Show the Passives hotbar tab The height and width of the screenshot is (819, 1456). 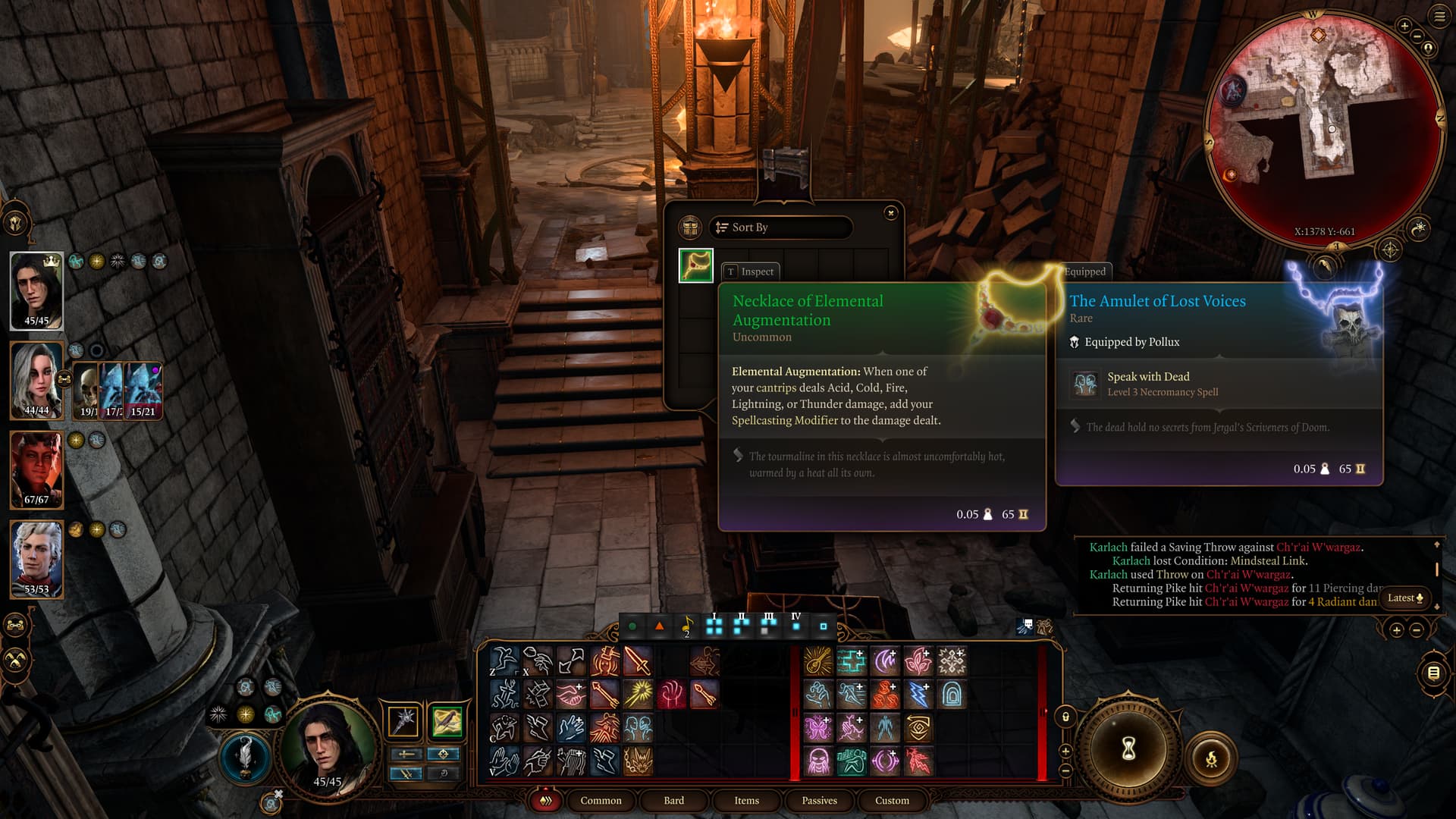(819, 801)
